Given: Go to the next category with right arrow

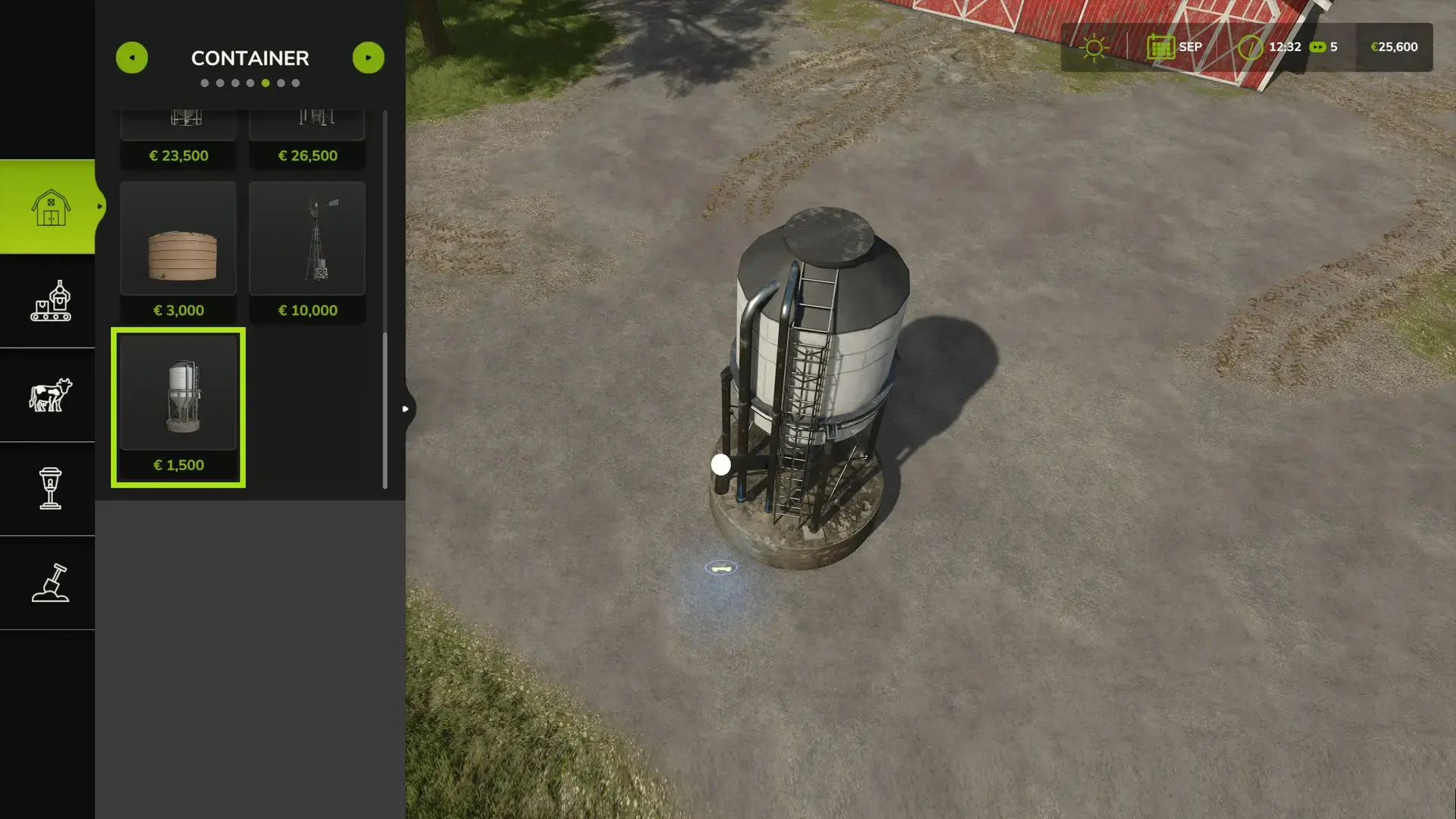Looking at the screenshot, I should (369, 58).
